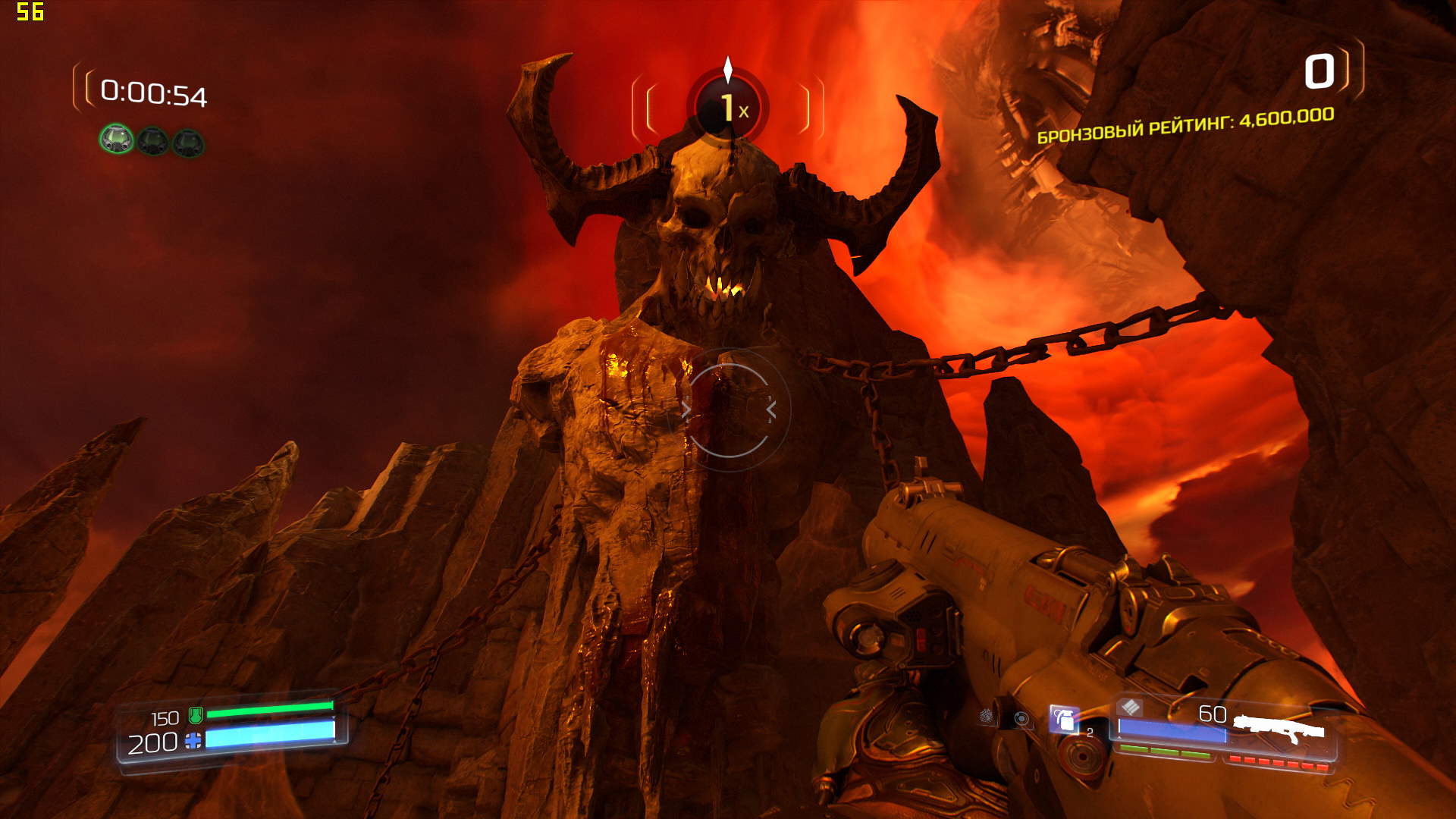Click the white shotgun weapon silhouette
1456x819 pixels.
1280,730
